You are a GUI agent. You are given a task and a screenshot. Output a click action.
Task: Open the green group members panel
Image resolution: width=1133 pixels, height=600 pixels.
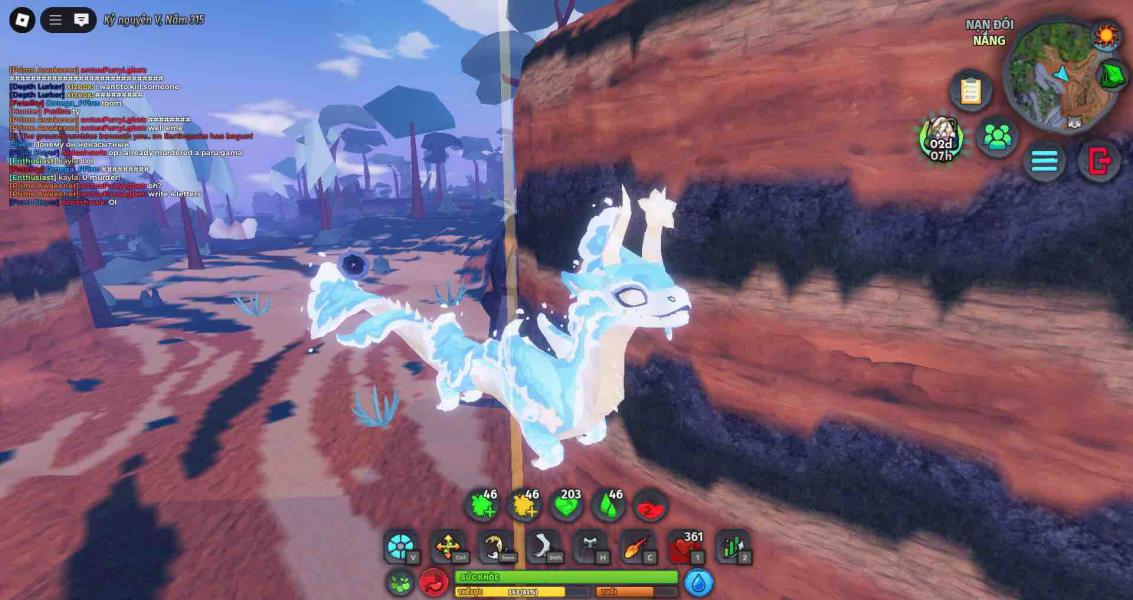tap(996, 137)
